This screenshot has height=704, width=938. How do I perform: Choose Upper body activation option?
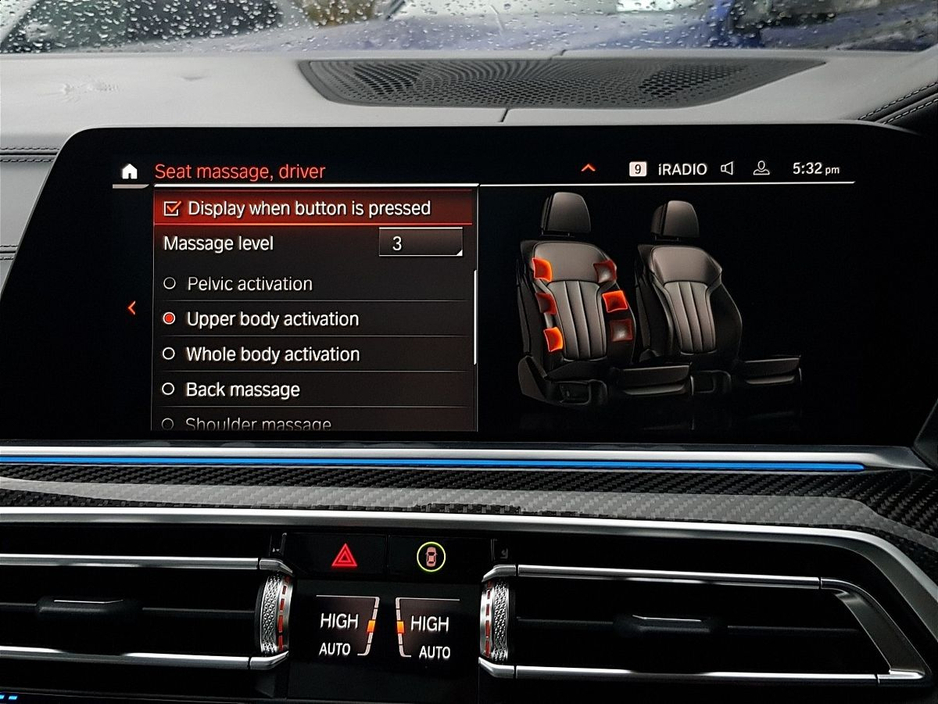[272, 319]
